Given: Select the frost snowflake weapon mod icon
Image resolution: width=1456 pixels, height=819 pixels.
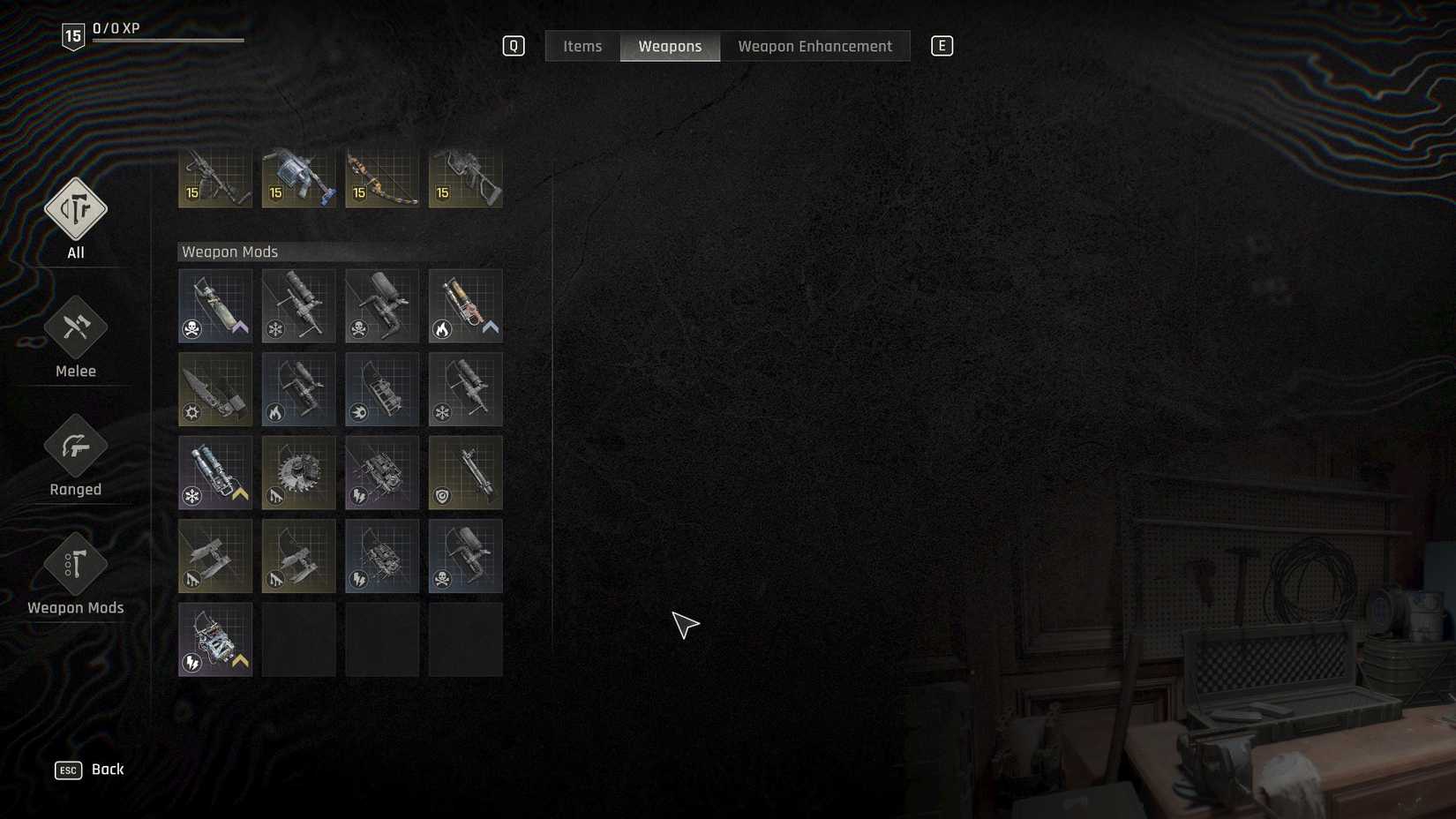Looking at the screenshot, I should click(x=298, y=306).
